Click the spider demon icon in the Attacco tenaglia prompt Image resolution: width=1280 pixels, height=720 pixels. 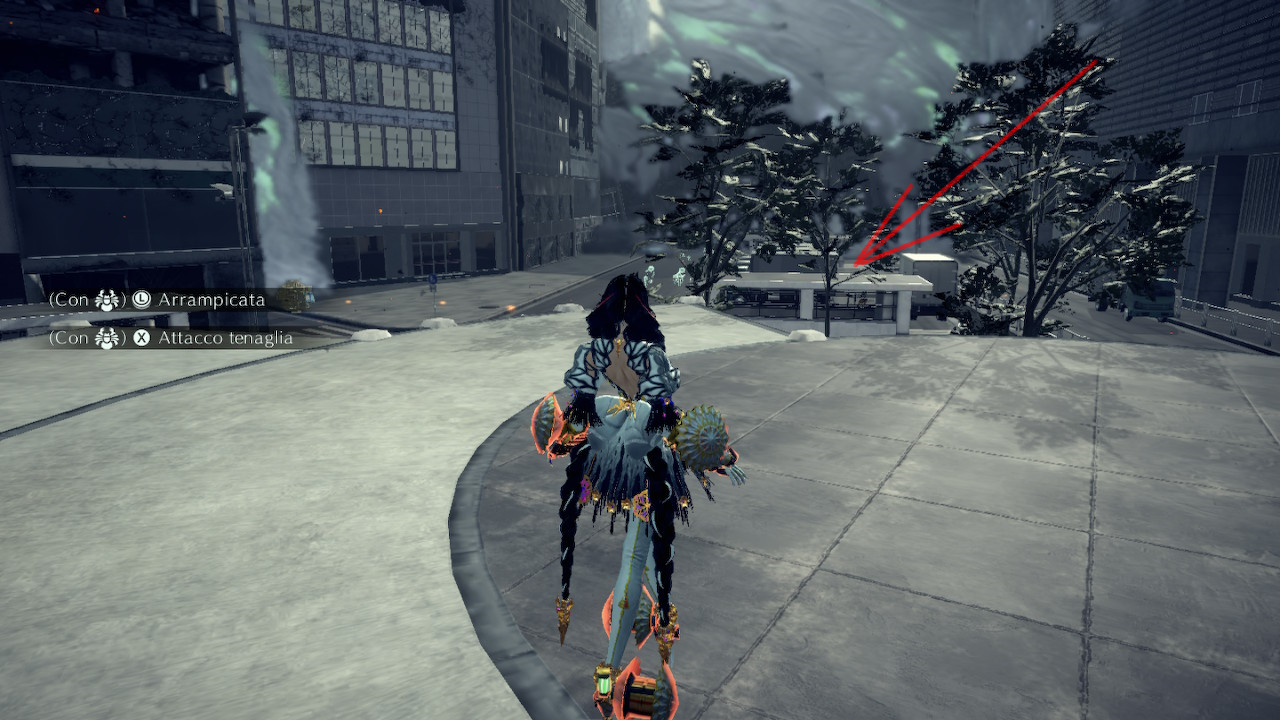coord(105,338)
